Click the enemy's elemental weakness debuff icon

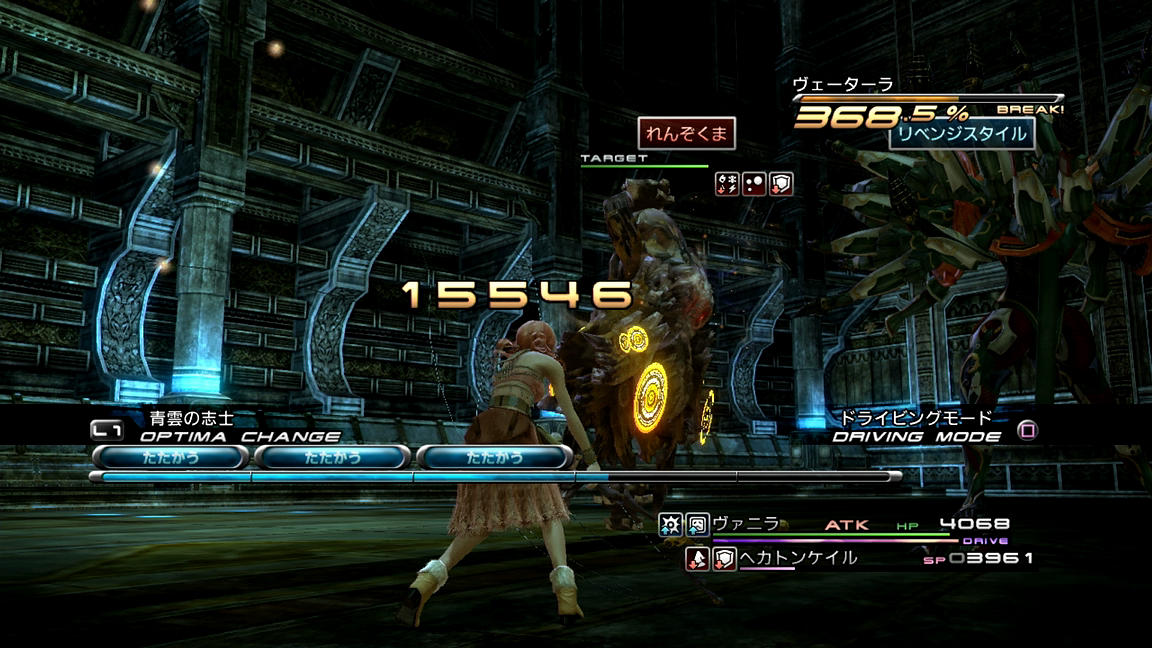727,184
